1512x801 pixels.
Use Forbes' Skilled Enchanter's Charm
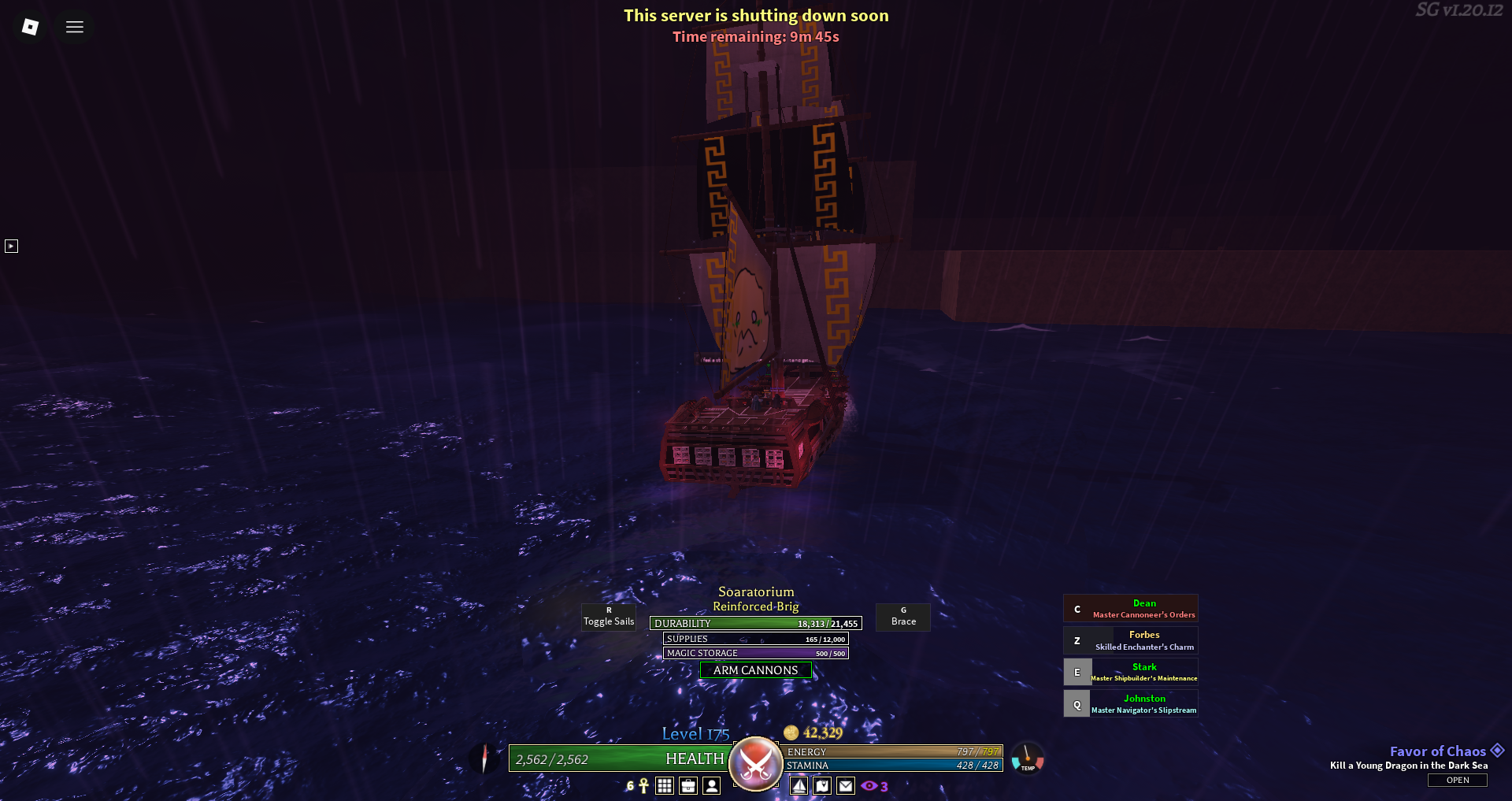tap(1130, 640)
